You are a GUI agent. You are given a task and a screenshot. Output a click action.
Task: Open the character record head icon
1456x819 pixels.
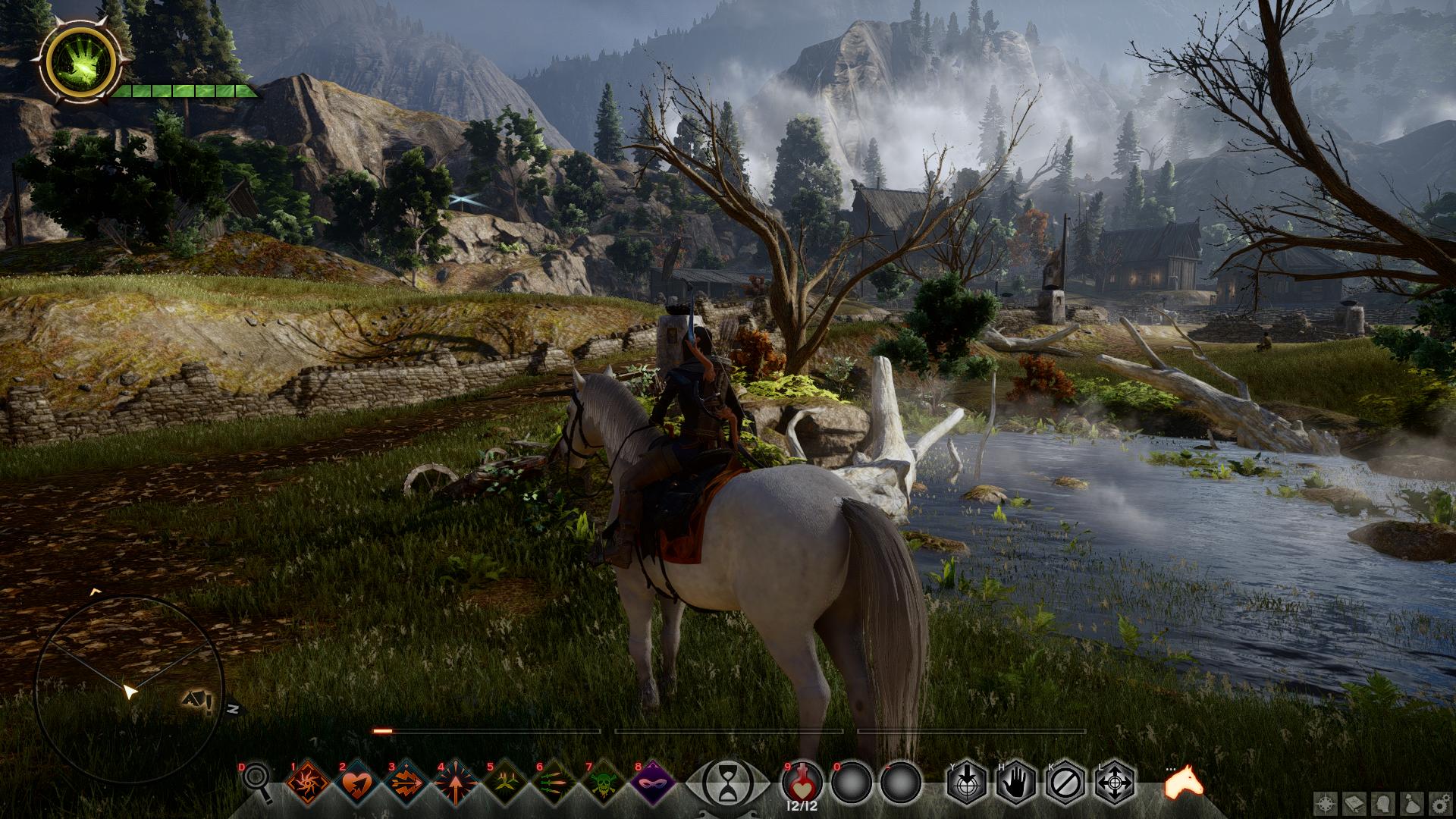pos(1385,802)
